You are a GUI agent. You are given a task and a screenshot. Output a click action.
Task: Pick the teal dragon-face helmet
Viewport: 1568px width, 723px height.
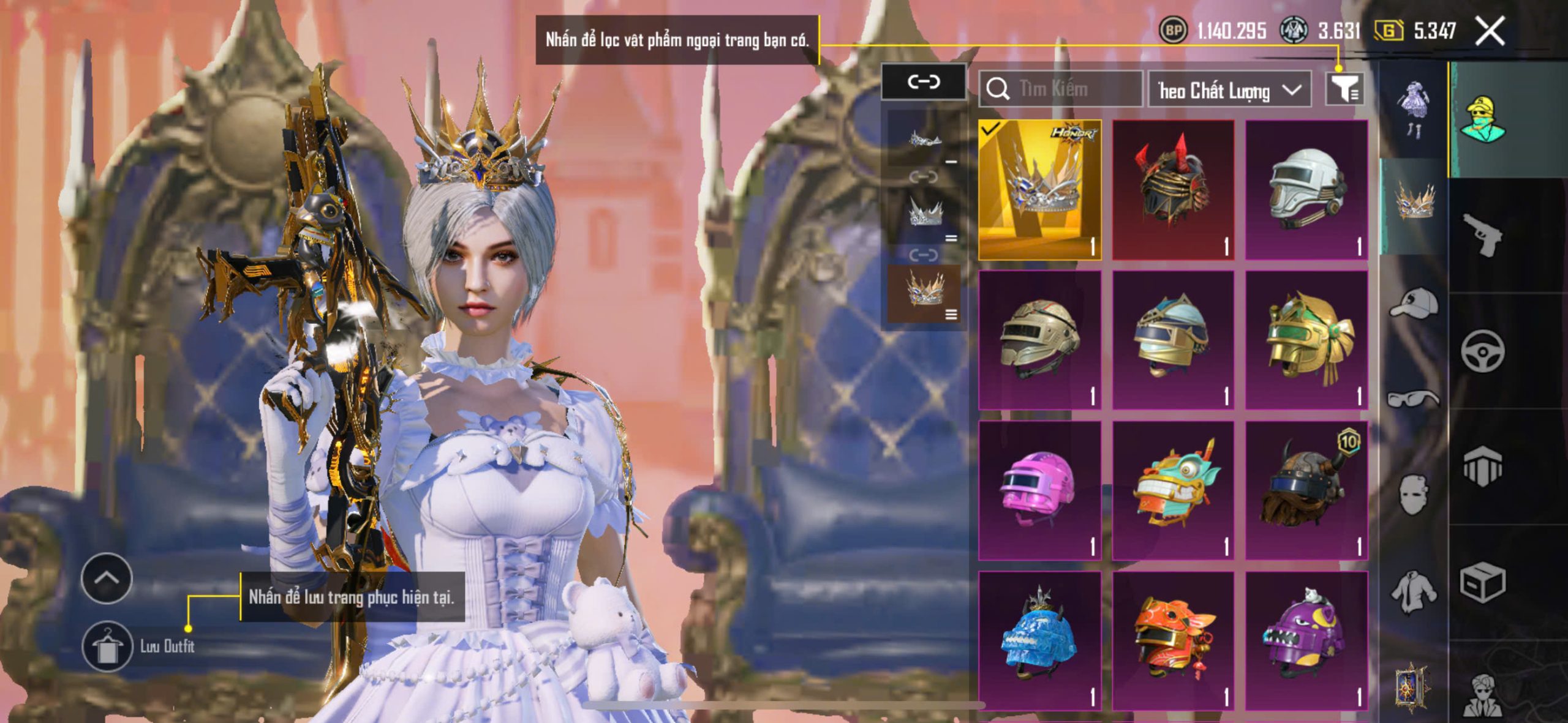click(1173, 490)
